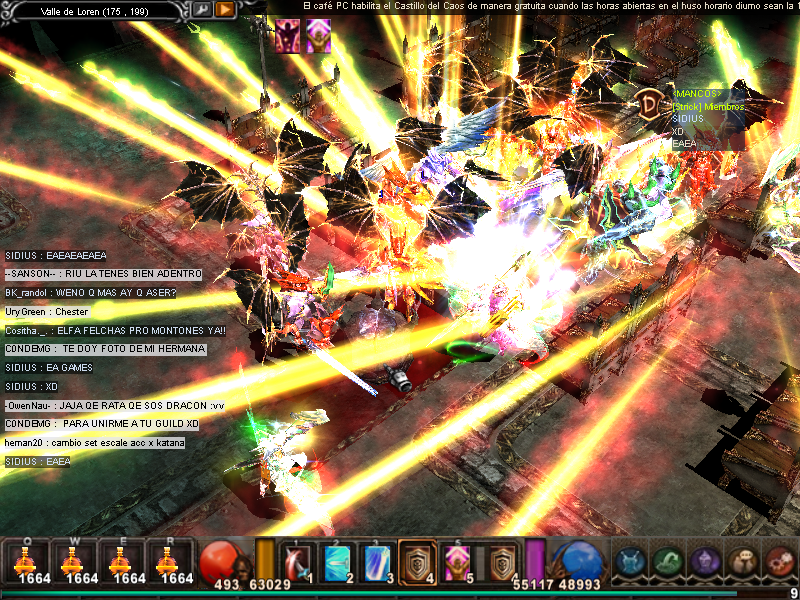
Task: Activate the blue-white skill in slot 3
Action: click(377, 562)
